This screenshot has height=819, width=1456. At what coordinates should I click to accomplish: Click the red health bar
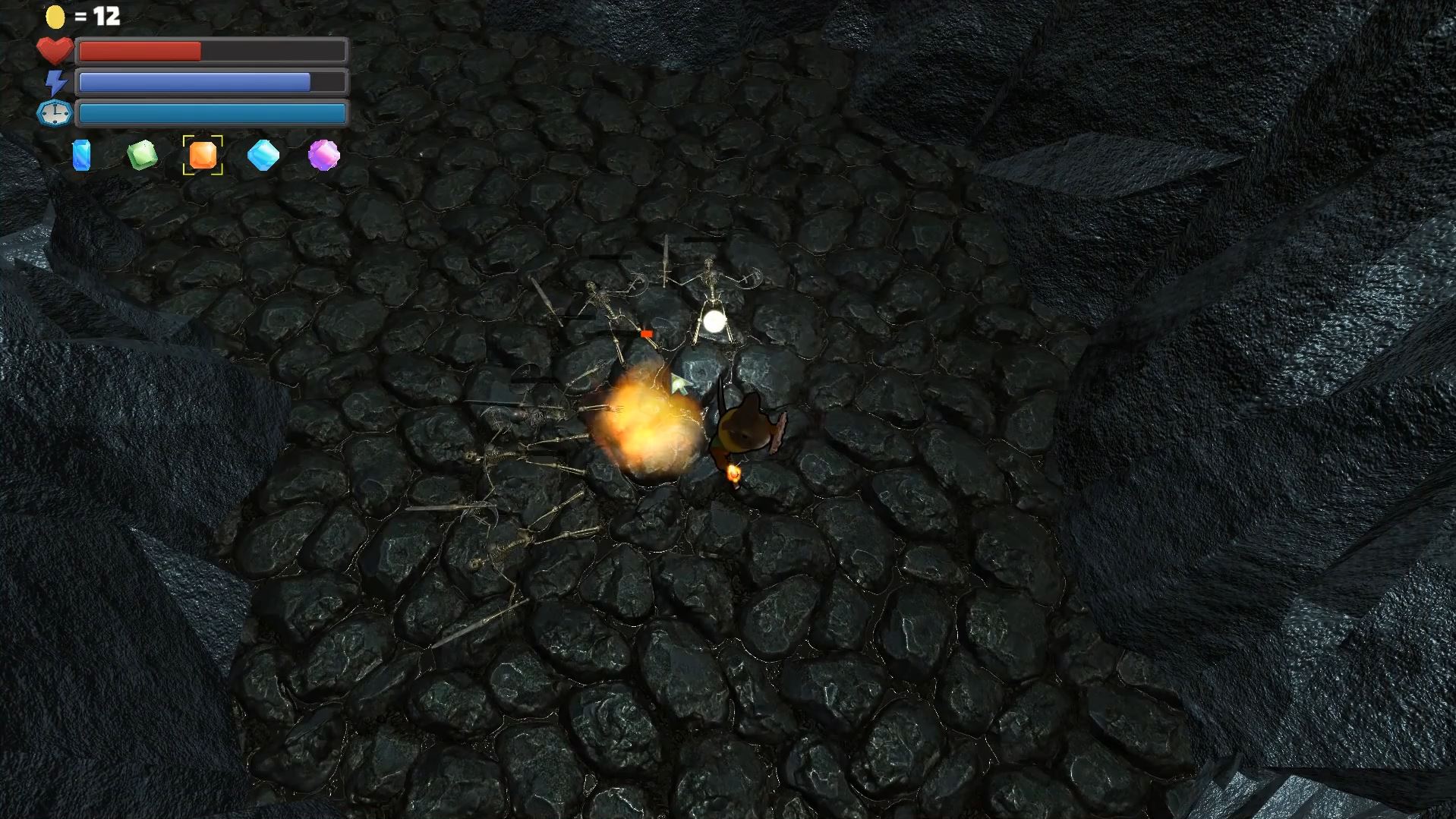pos(140,50)
